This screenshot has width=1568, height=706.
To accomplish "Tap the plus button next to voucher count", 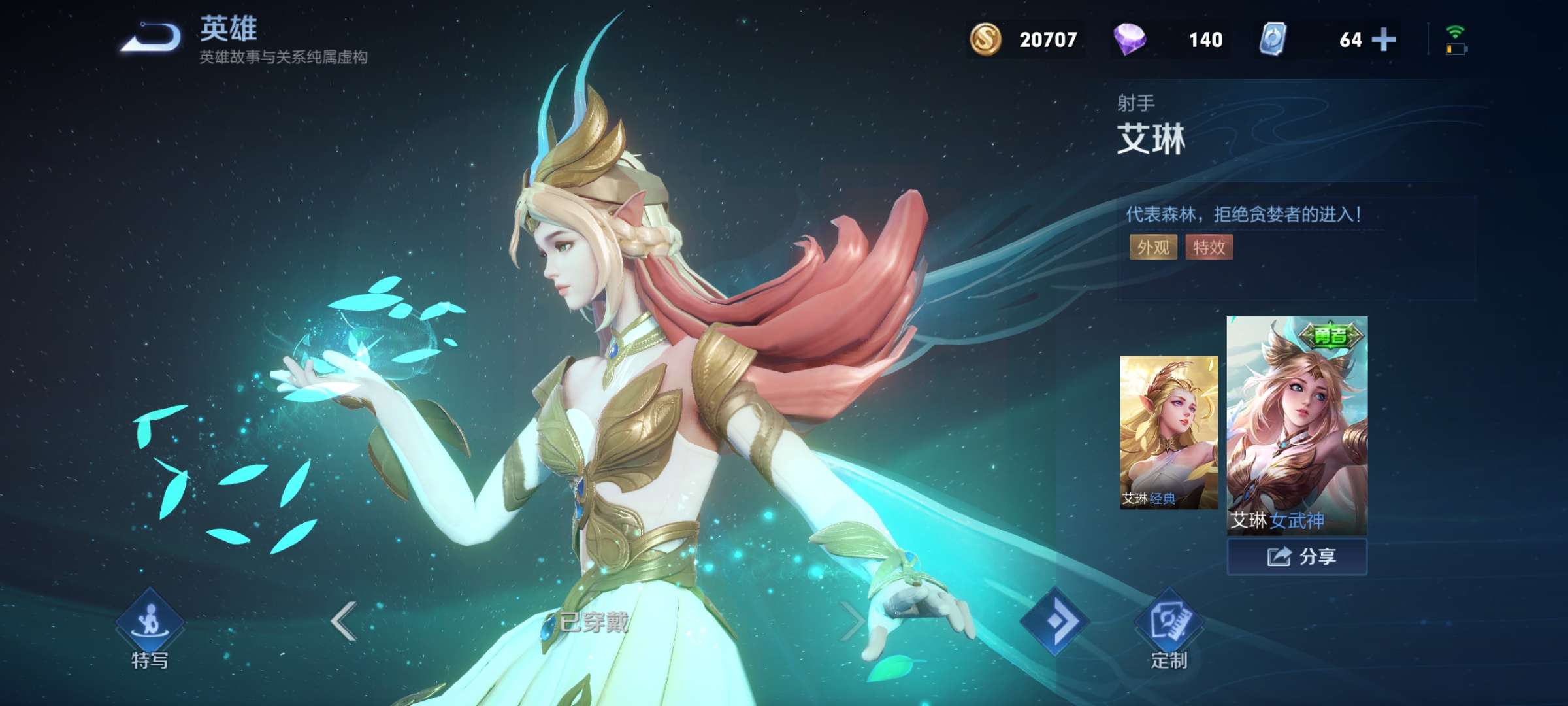I will [1384, 39].
